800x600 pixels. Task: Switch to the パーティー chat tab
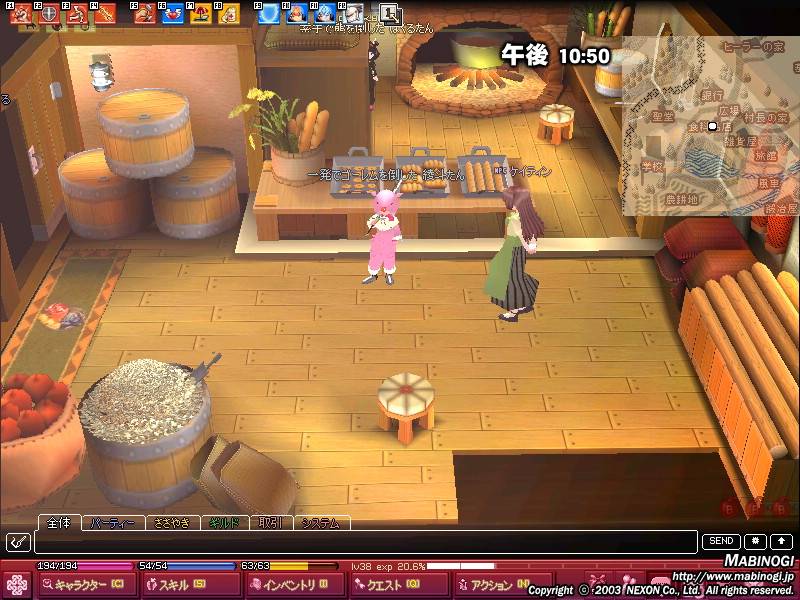(x=112, y=523)
